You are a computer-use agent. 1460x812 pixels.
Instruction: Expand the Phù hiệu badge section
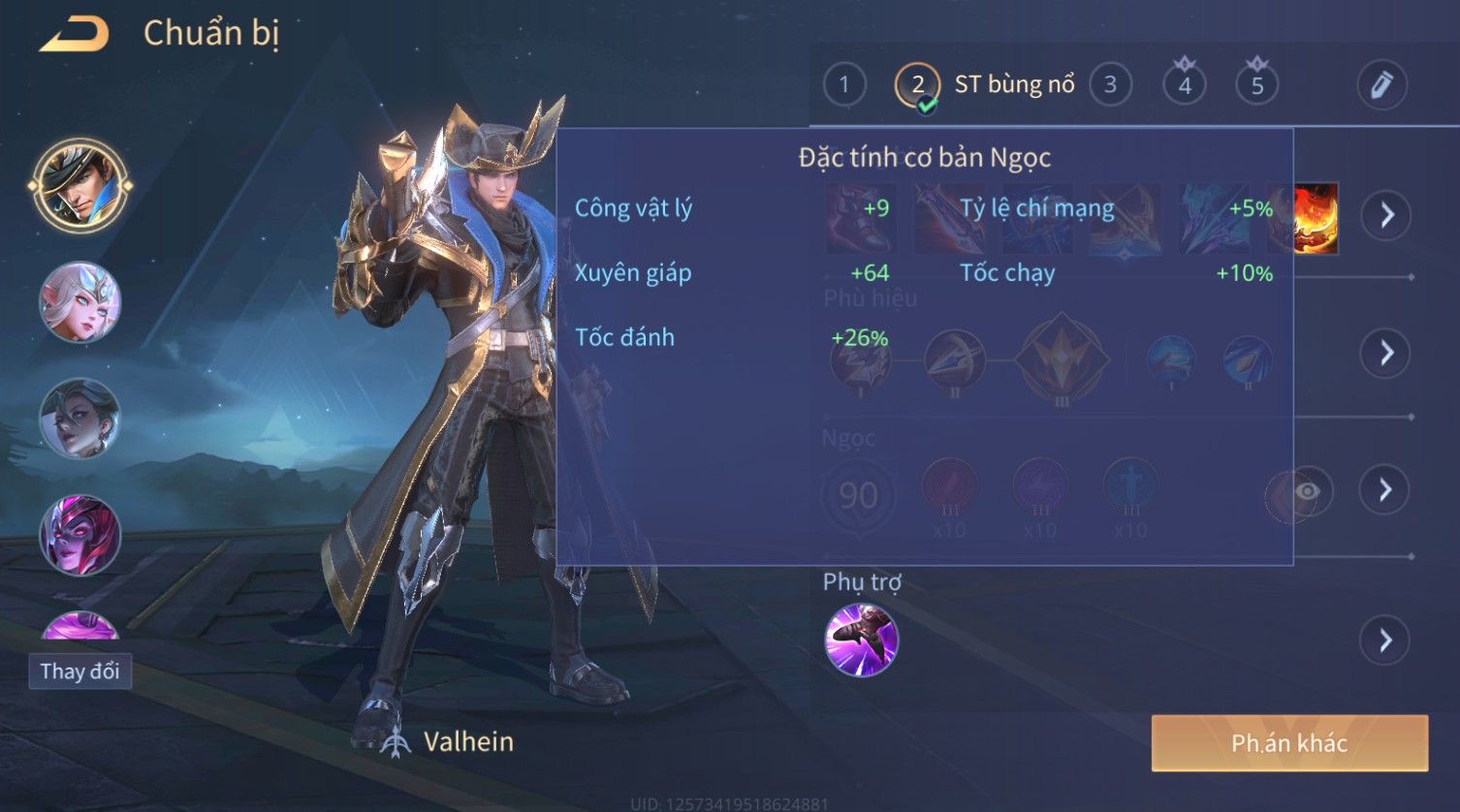tap(1386, 352)
